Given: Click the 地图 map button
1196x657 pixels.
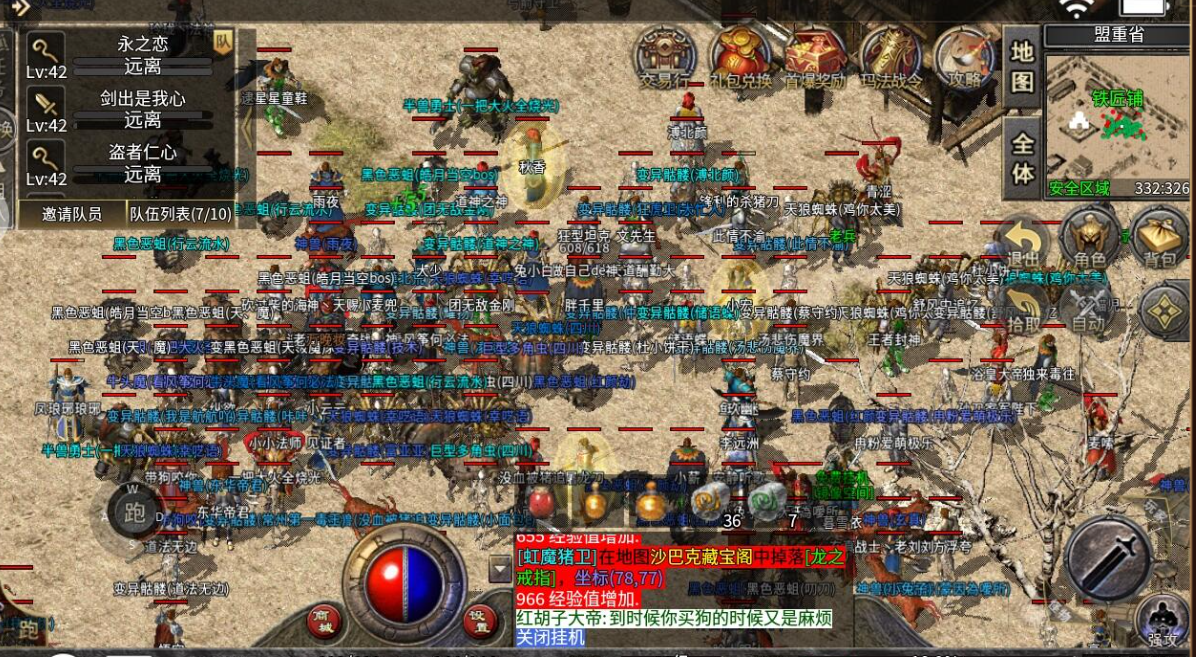Looking at the screenshot, I should [1022, 66].
